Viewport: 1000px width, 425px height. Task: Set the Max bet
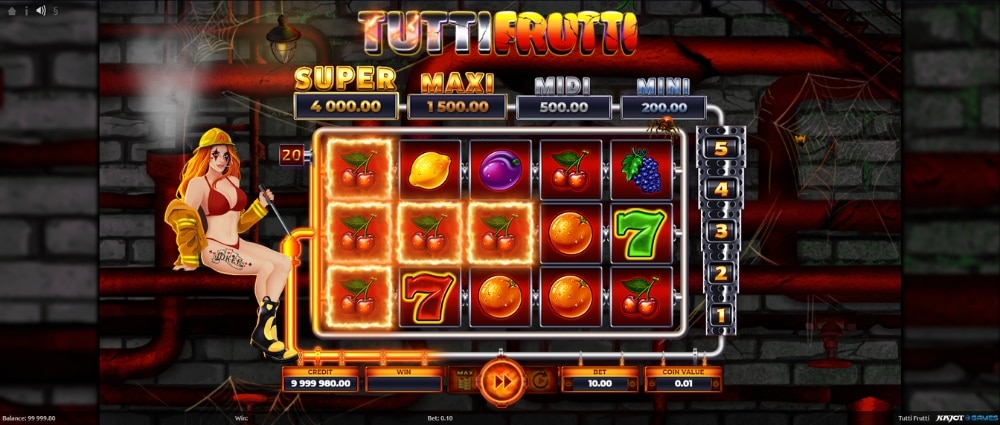463,379
